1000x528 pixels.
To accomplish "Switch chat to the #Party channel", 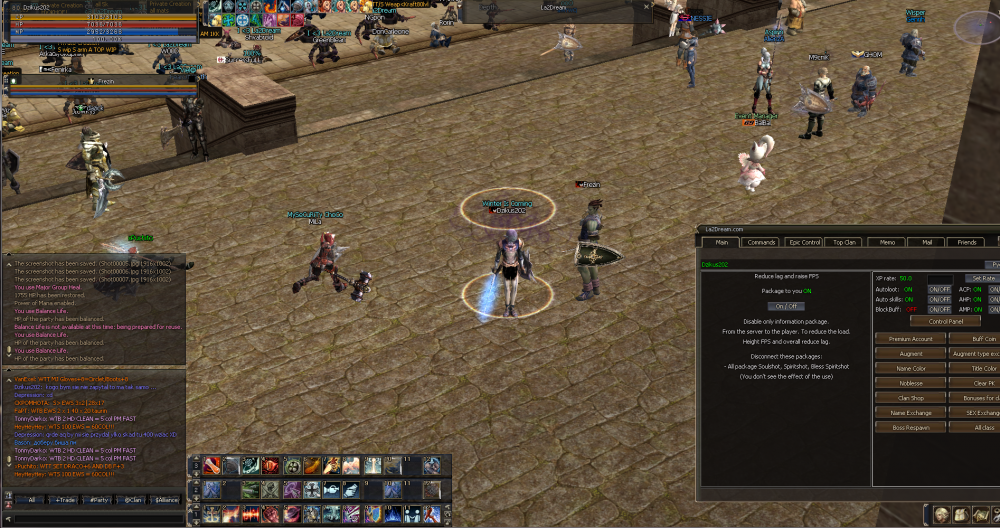I will click(98, 499).
